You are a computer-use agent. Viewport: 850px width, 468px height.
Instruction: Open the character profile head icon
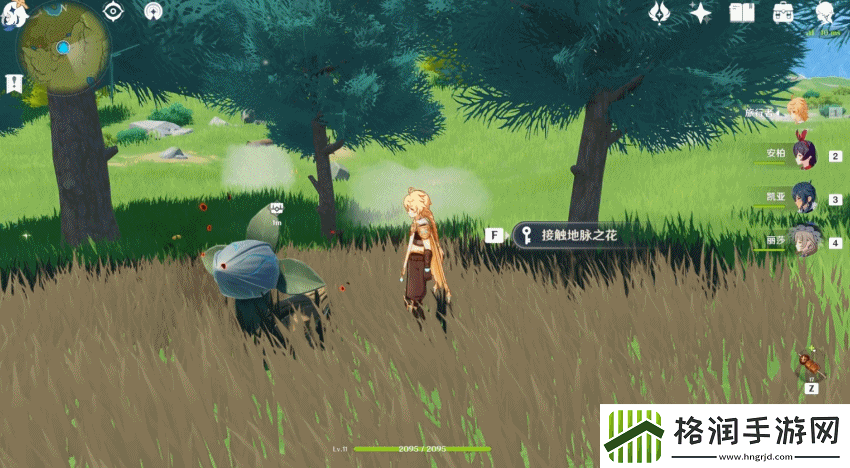click(x=825, y=13)
